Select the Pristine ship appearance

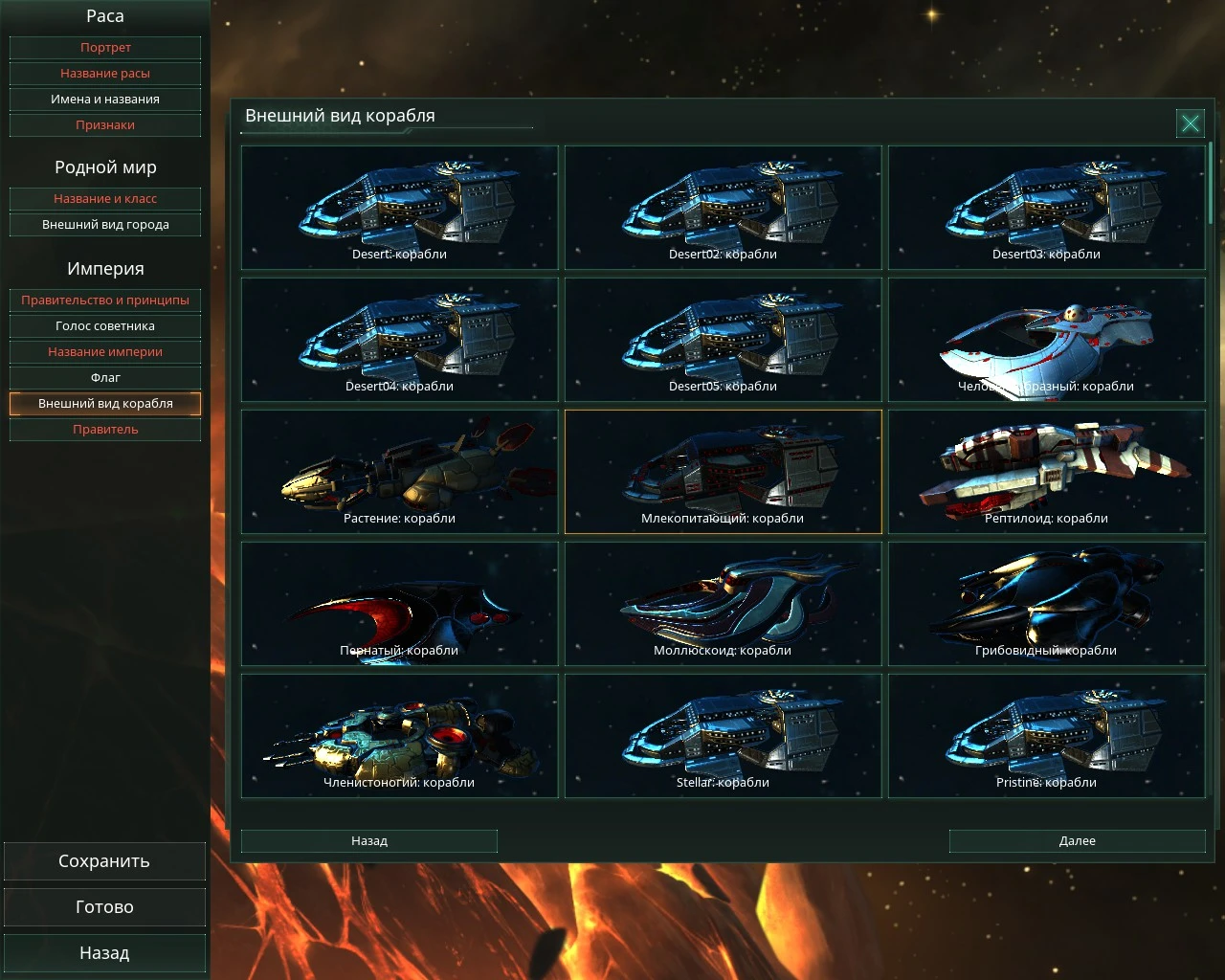pyautogui.click(x=1047, y=735)
